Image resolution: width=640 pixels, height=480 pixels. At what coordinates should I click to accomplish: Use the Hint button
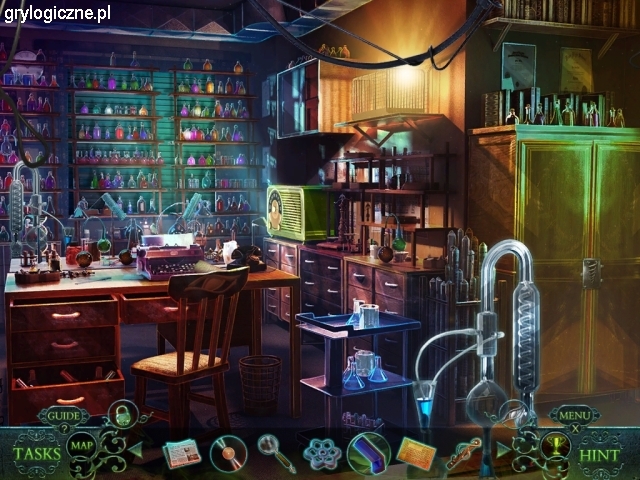(601, 454)
